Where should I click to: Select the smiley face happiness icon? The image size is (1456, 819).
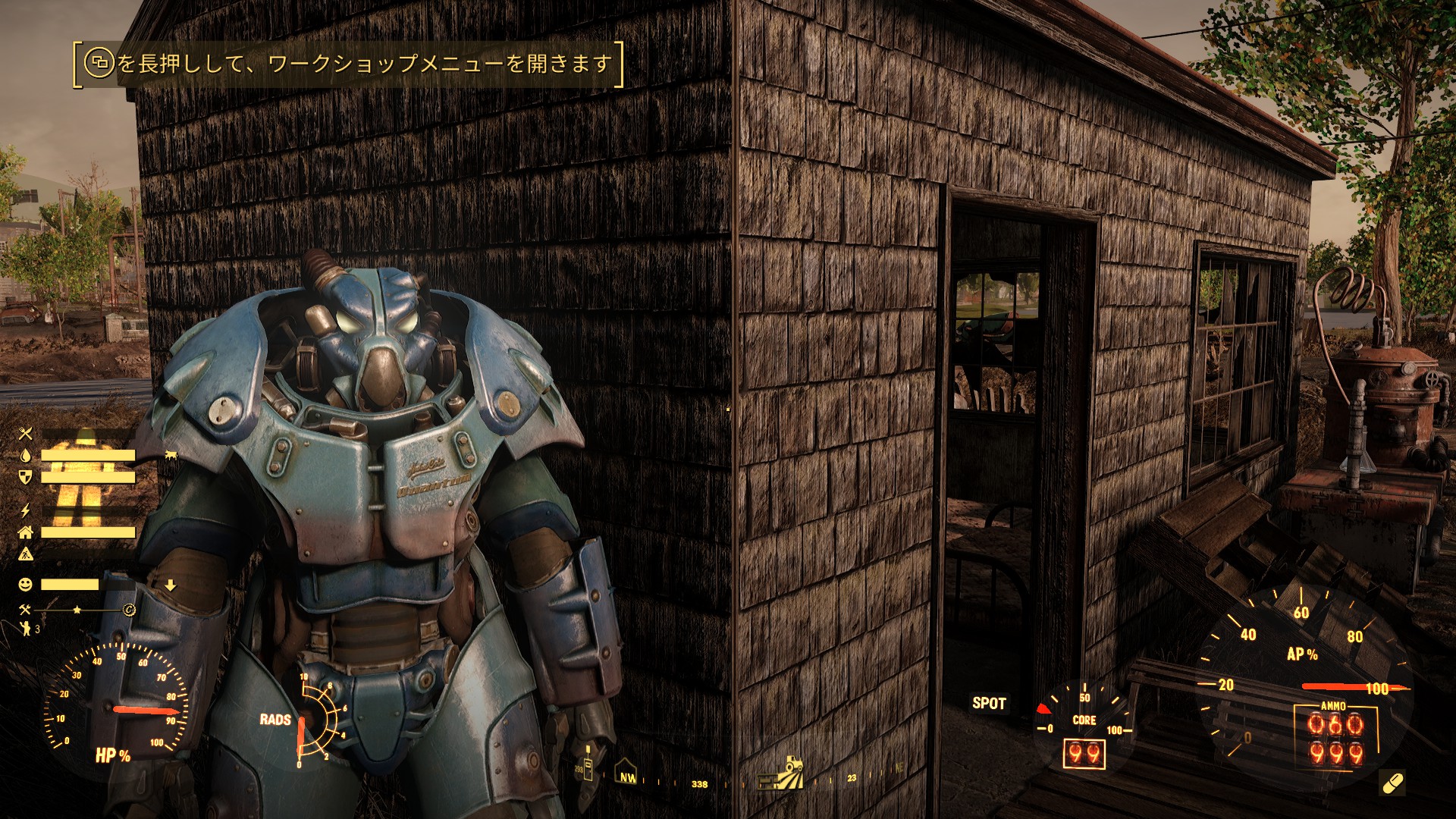[25, 583]
